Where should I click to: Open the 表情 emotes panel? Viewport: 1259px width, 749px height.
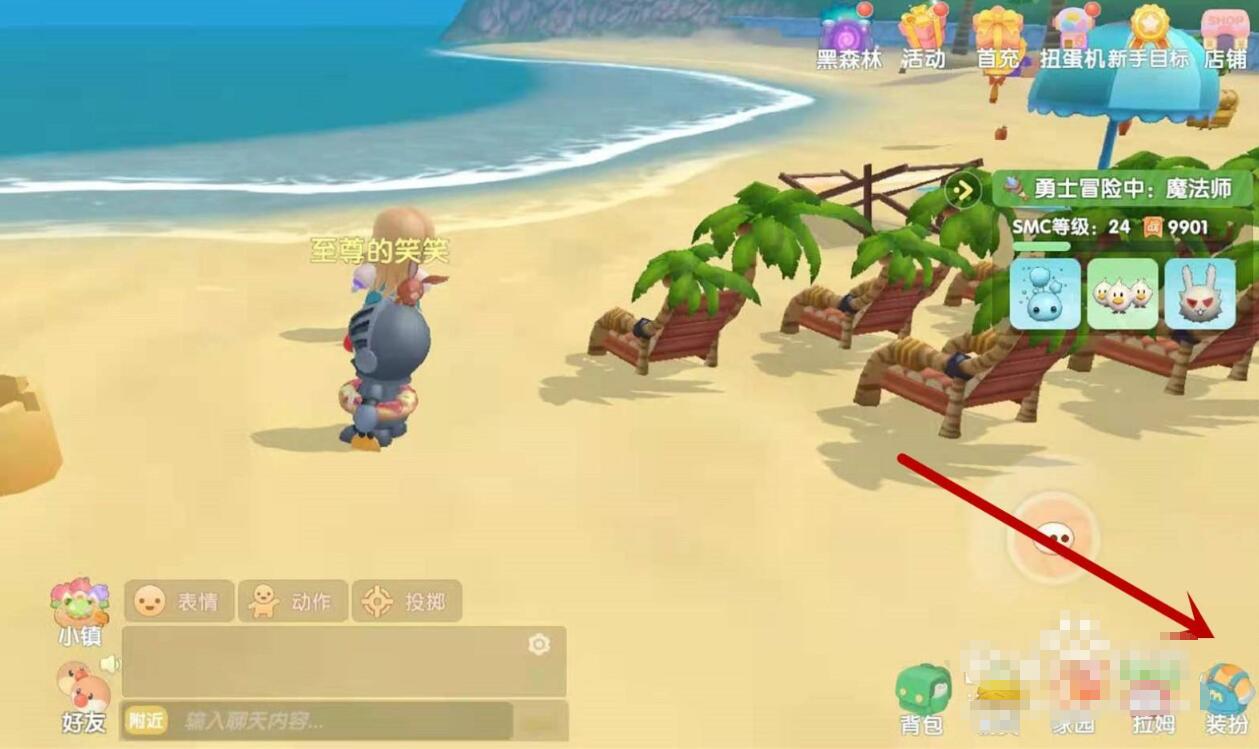[180, 601]
